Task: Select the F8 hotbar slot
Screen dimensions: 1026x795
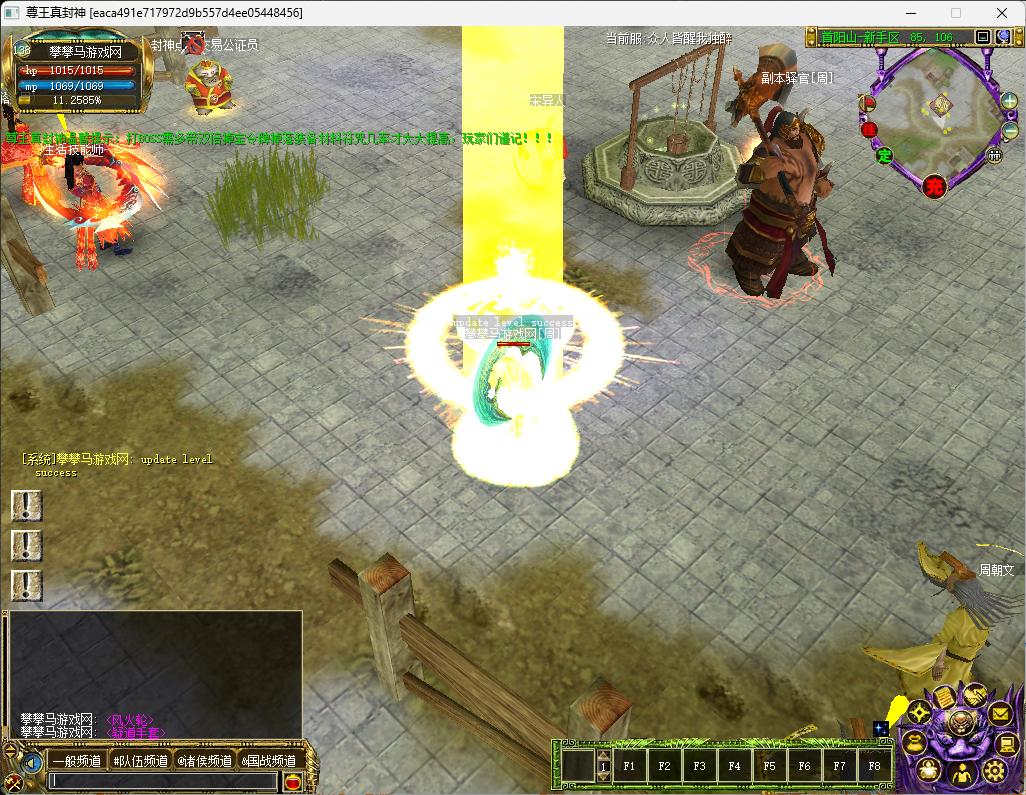Action: (x=874, y=767)
